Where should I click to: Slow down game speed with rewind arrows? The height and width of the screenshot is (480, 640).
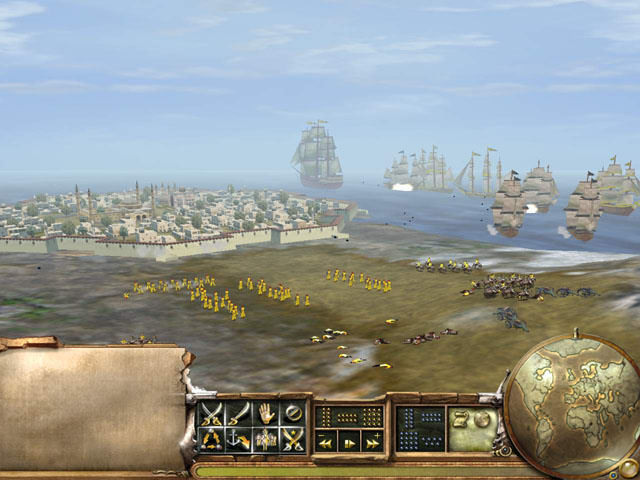(x=325, y=441)
